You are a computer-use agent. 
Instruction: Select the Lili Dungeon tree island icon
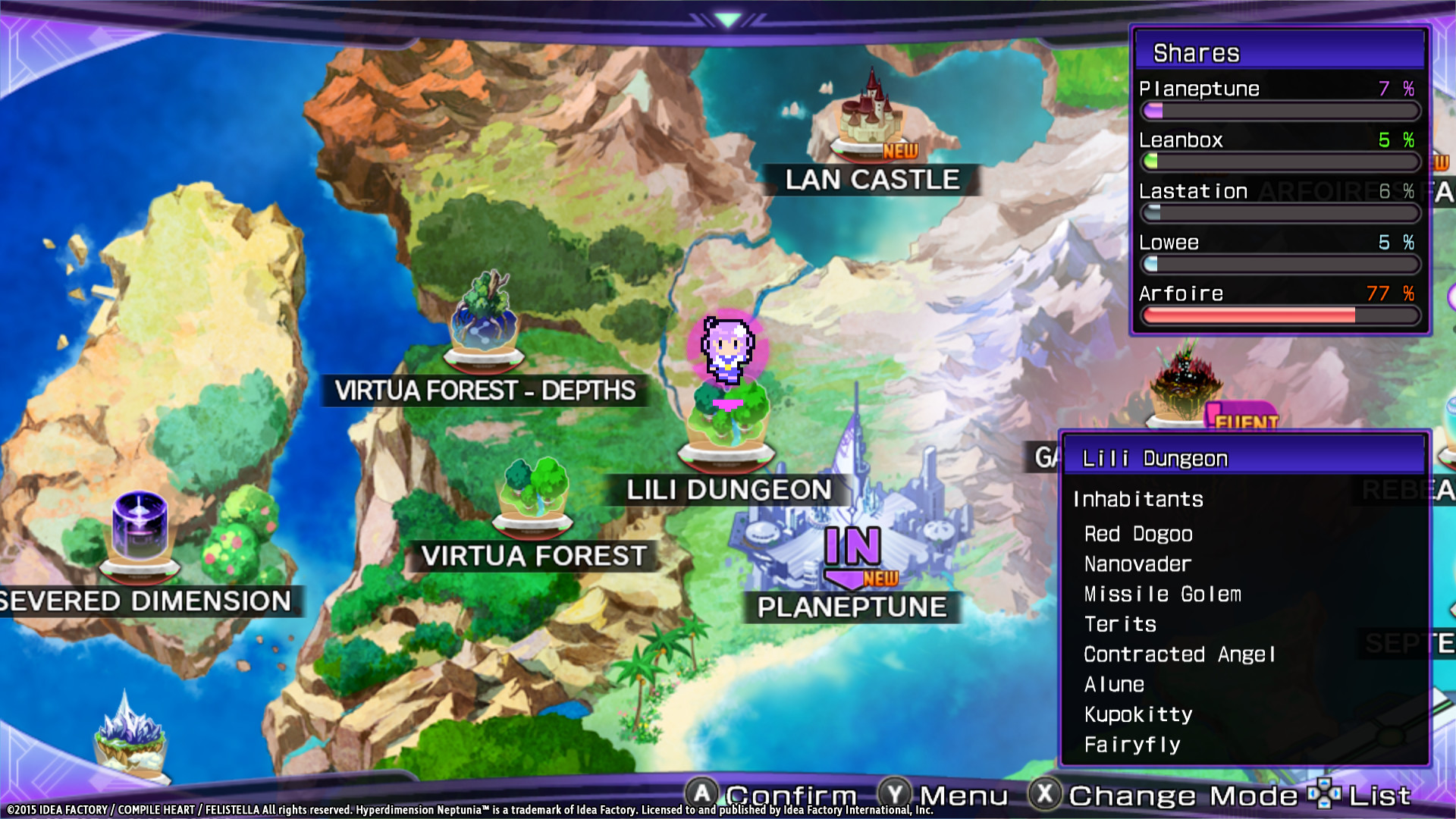click(x=728, y=417)
